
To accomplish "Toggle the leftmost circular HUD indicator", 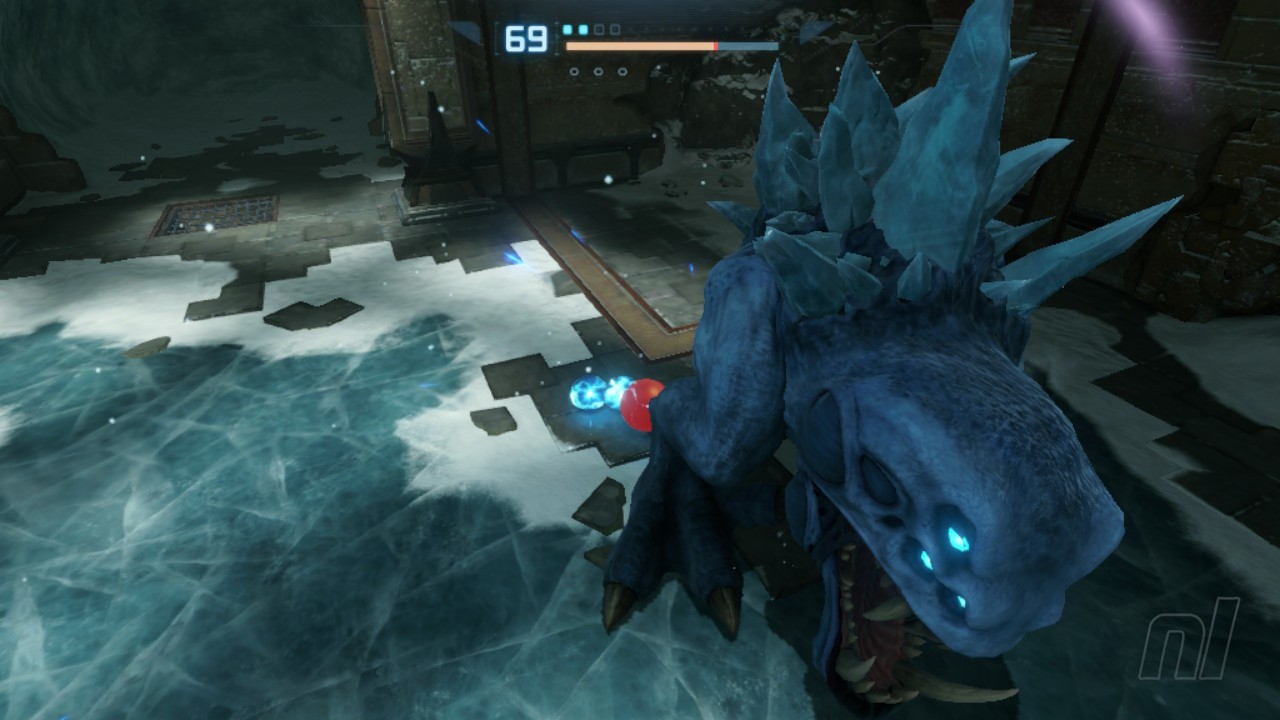I will pyautogui.click(x=575, y=72).
